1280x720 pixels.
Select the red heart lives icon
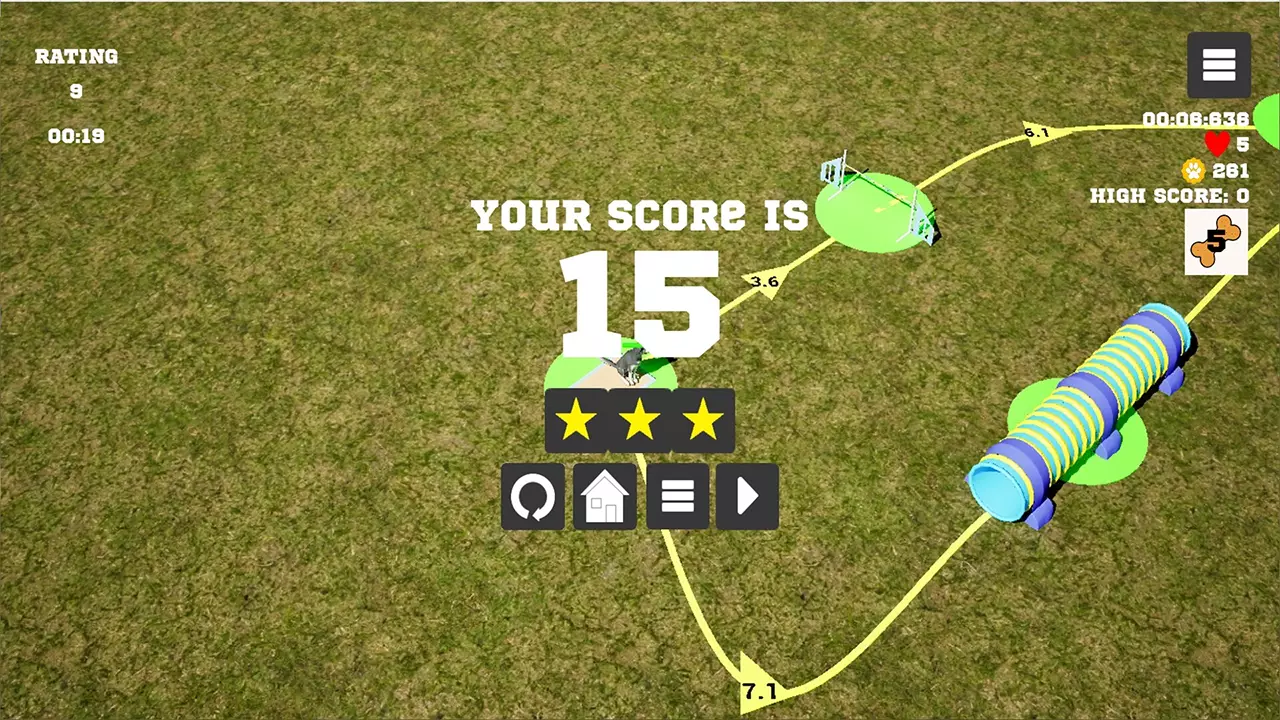(x=1216, y=144)
